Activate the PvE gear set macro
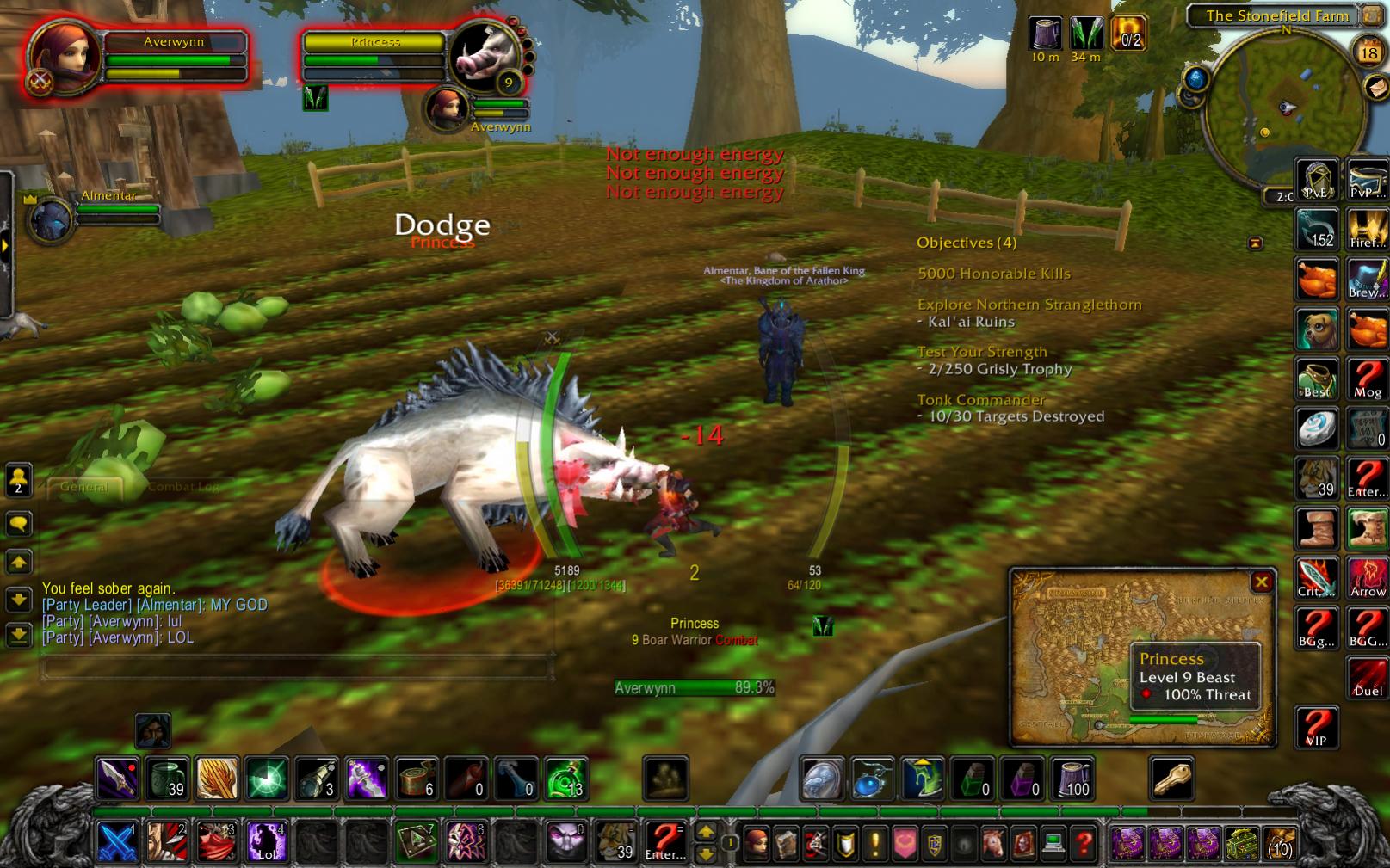The height and width of the screenshot is (868, 1390). (x=1316, y=181)
